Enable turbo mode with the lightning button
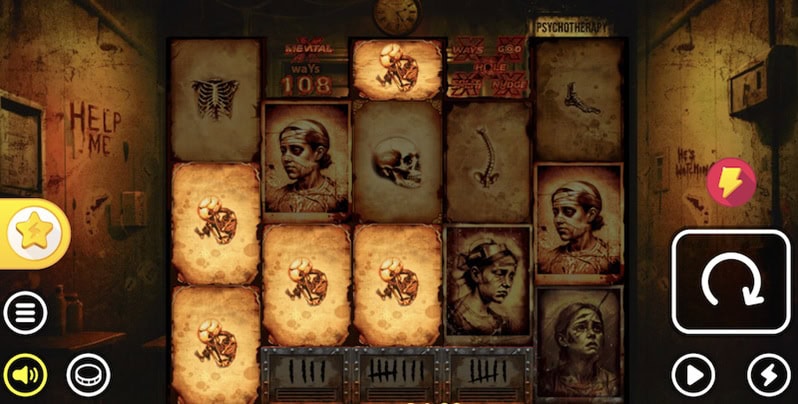 769,375
